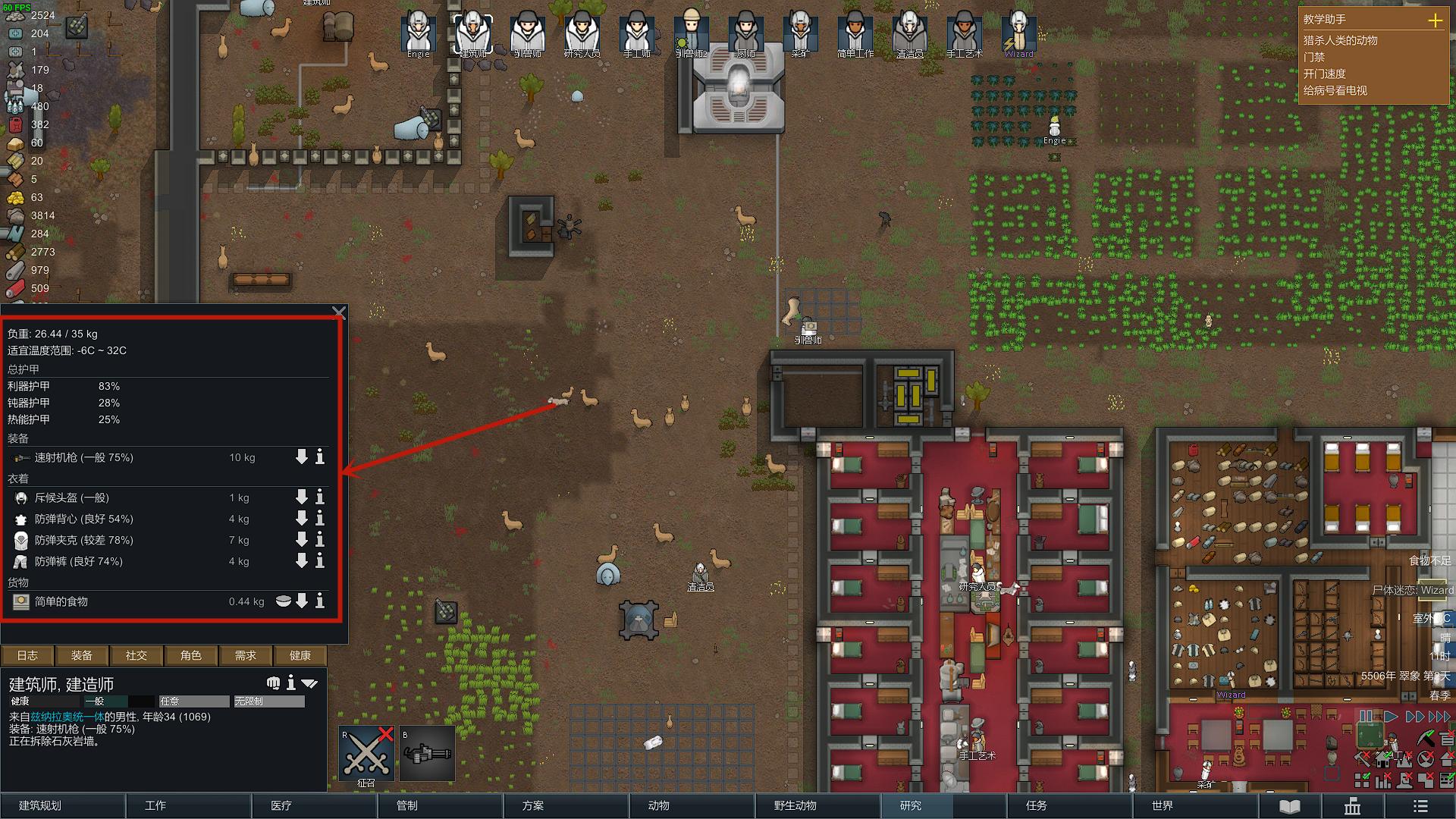The image size is (1456, 819).
Task: Eat the 简单的食物 simple meal
Action: [283, 601]
